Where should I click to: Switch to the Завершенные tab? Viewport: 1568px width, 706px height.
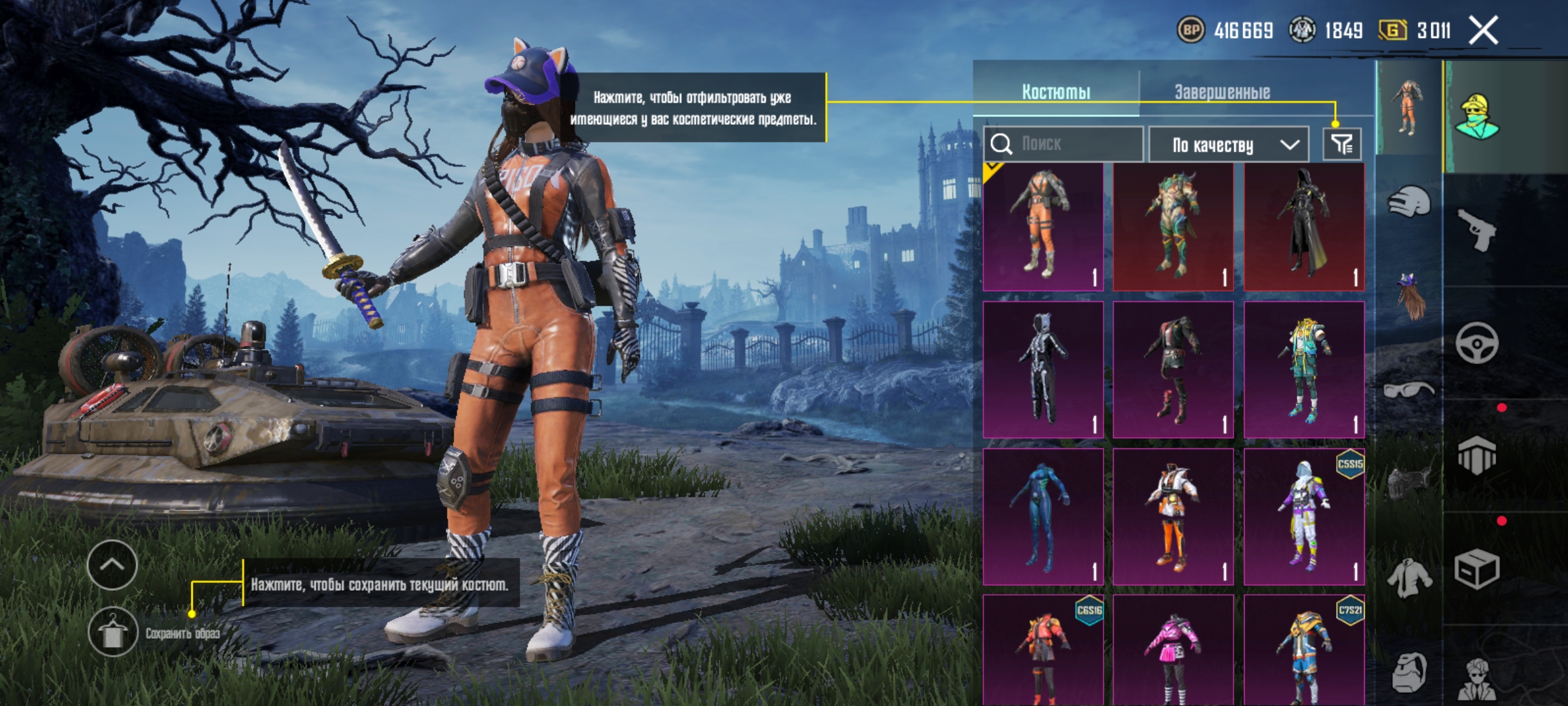click(1222, 92)
